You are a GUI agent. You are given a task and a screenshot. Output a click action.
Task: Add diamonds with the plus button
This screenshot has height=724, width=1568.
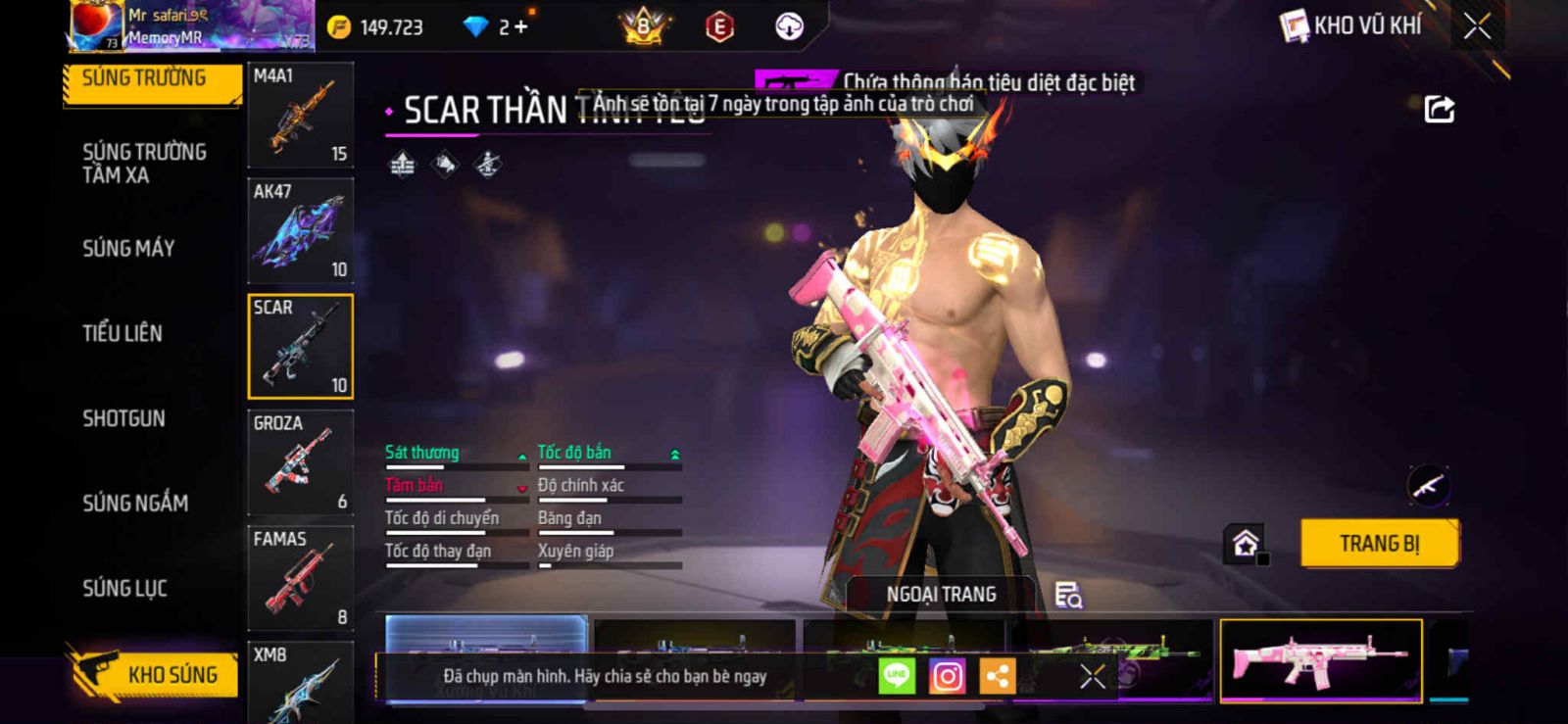[x=520, y=27]
